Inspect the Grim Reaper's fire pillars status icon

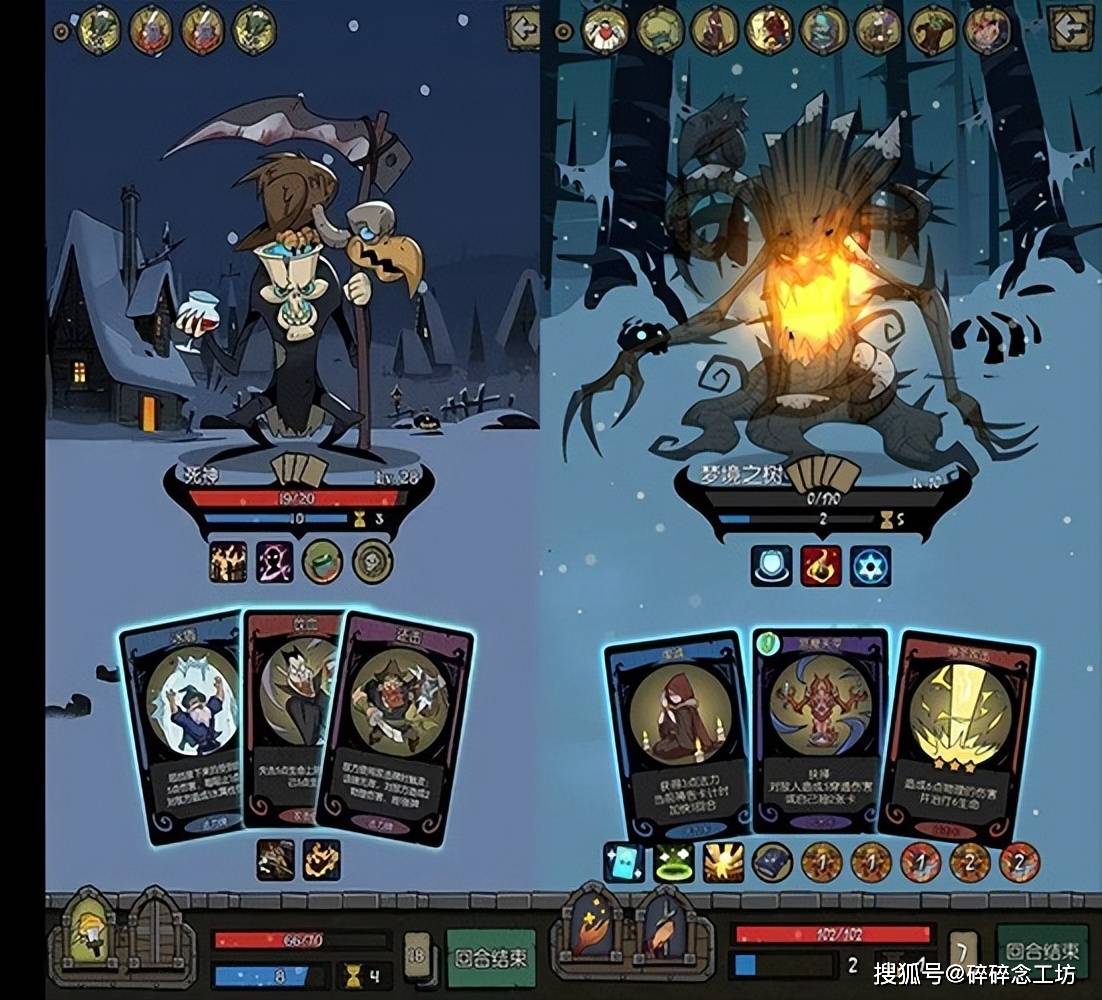pyautogui.click(x=228, y=562)
